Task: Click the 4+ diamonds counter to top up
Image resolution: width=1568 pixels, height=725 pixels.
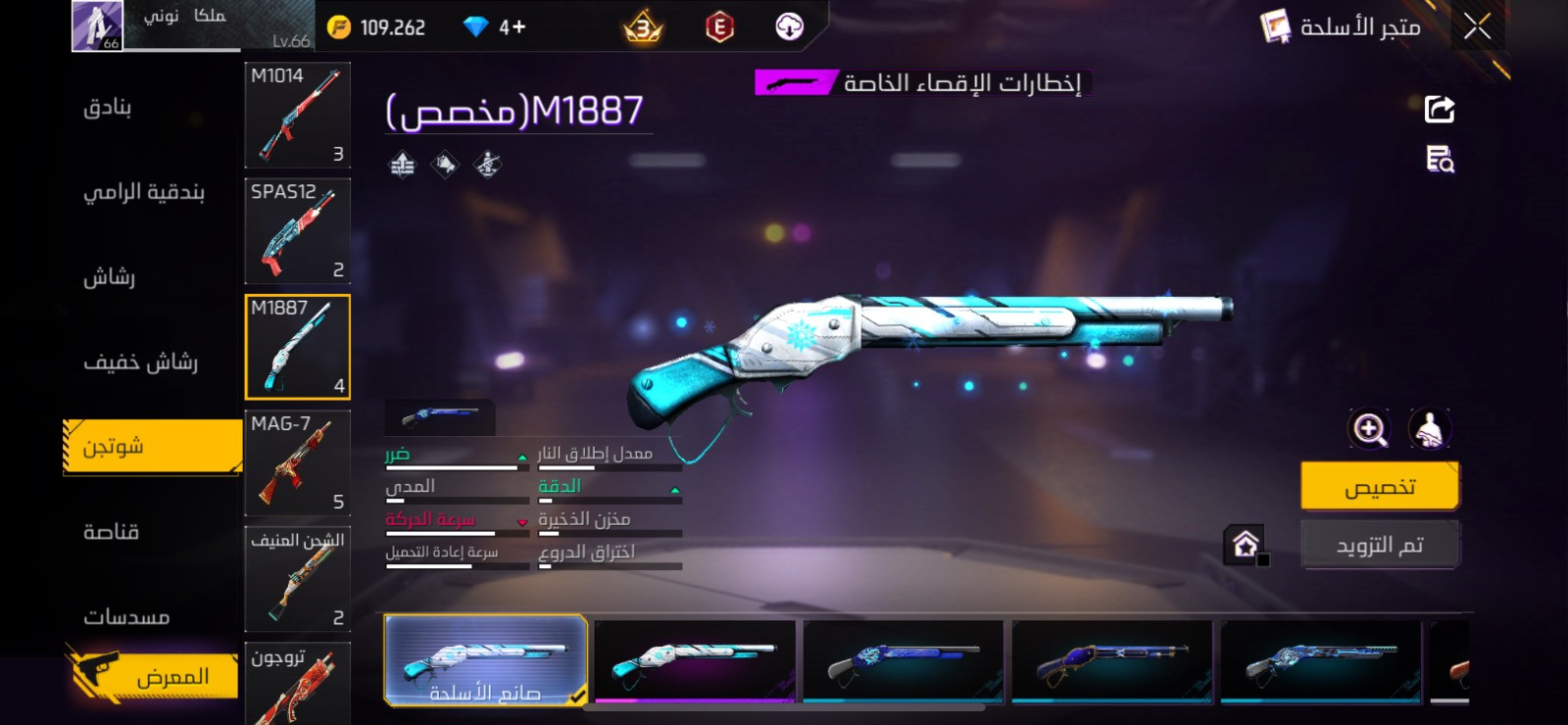Action: (x=490, y=26)
